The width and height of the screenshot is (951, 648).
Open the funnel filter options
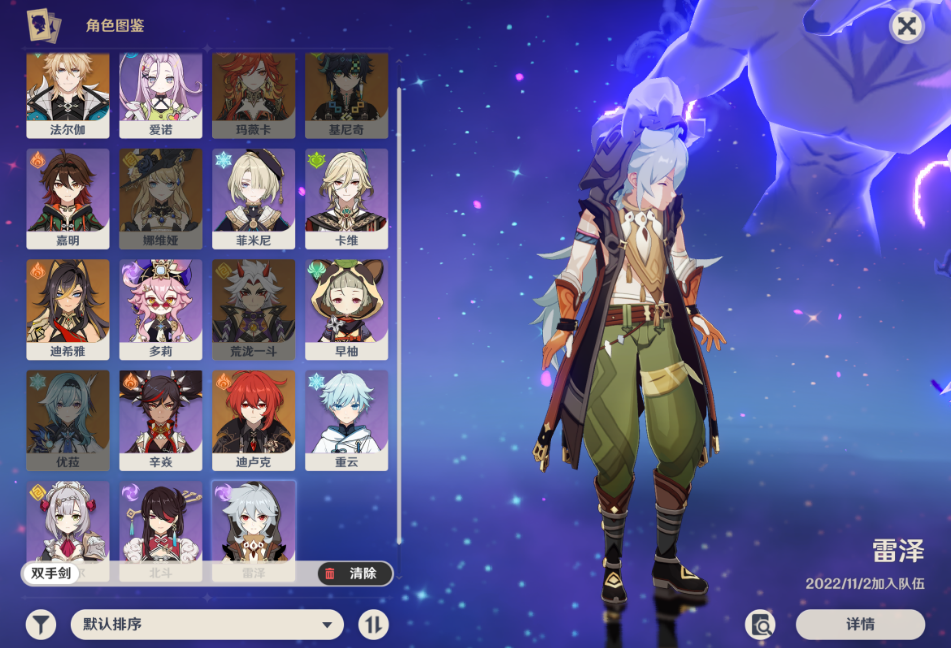(x=40, y=625)
